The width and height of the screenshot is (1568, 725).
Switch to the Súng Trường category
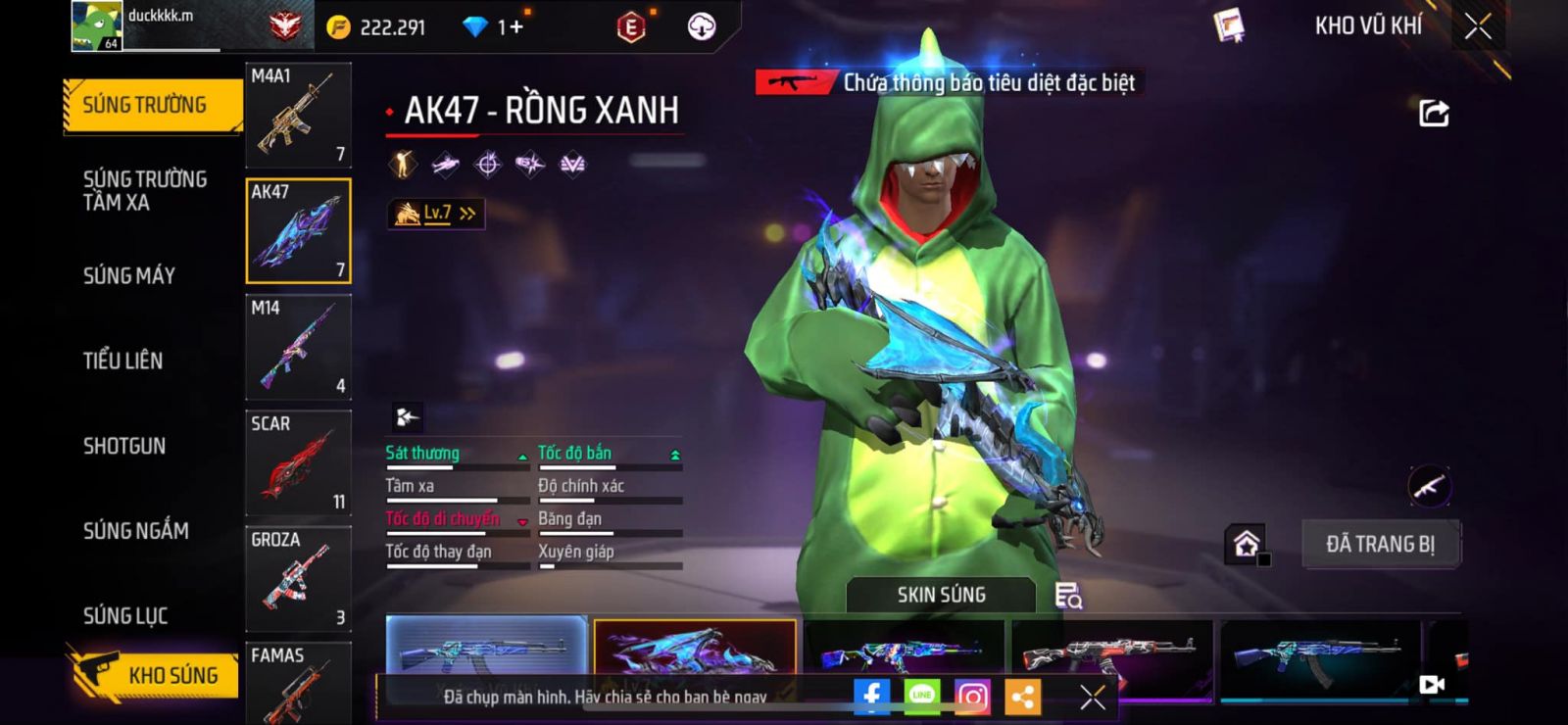click(147, 105)
